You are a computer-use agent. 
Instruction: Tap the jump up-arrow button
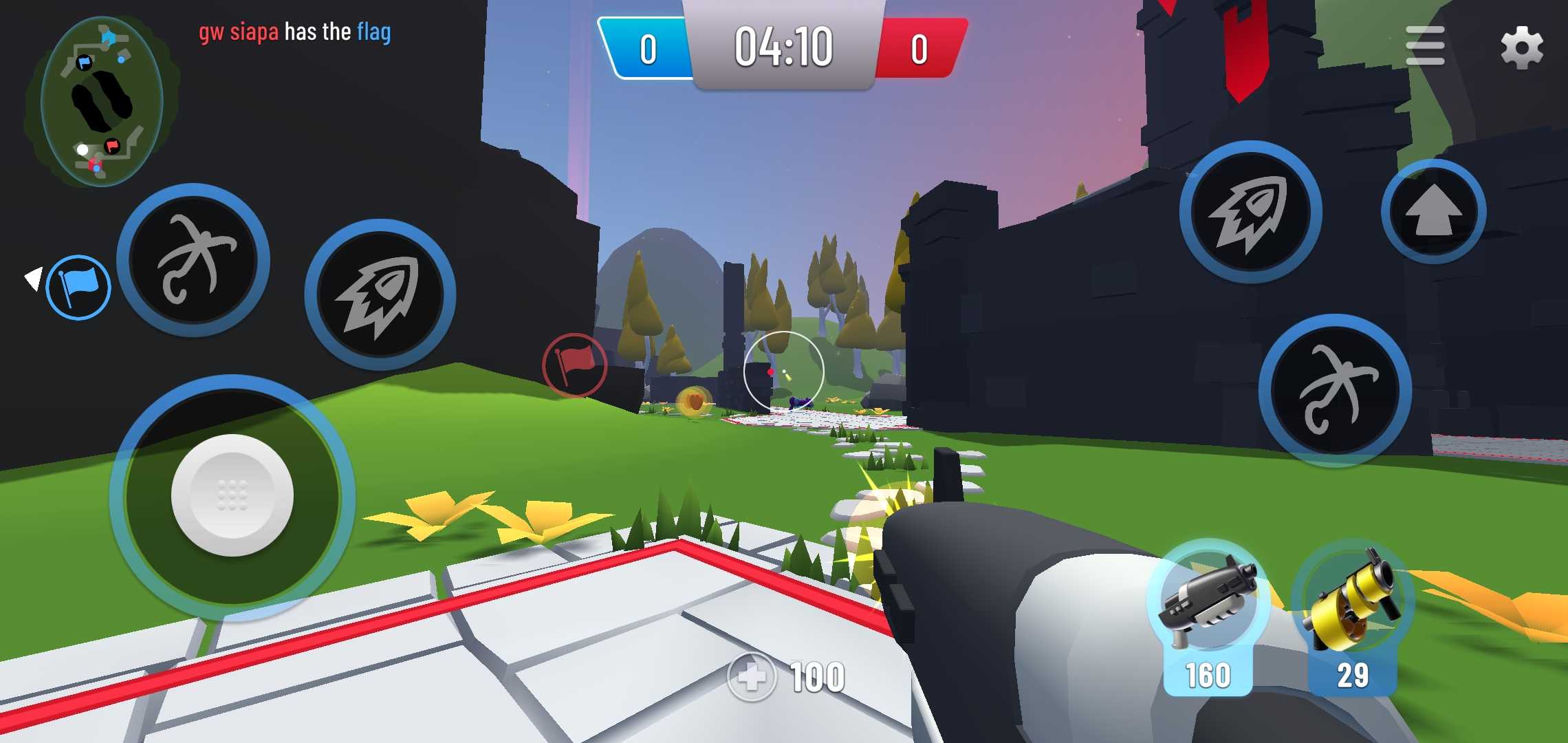coord(1433,212)
